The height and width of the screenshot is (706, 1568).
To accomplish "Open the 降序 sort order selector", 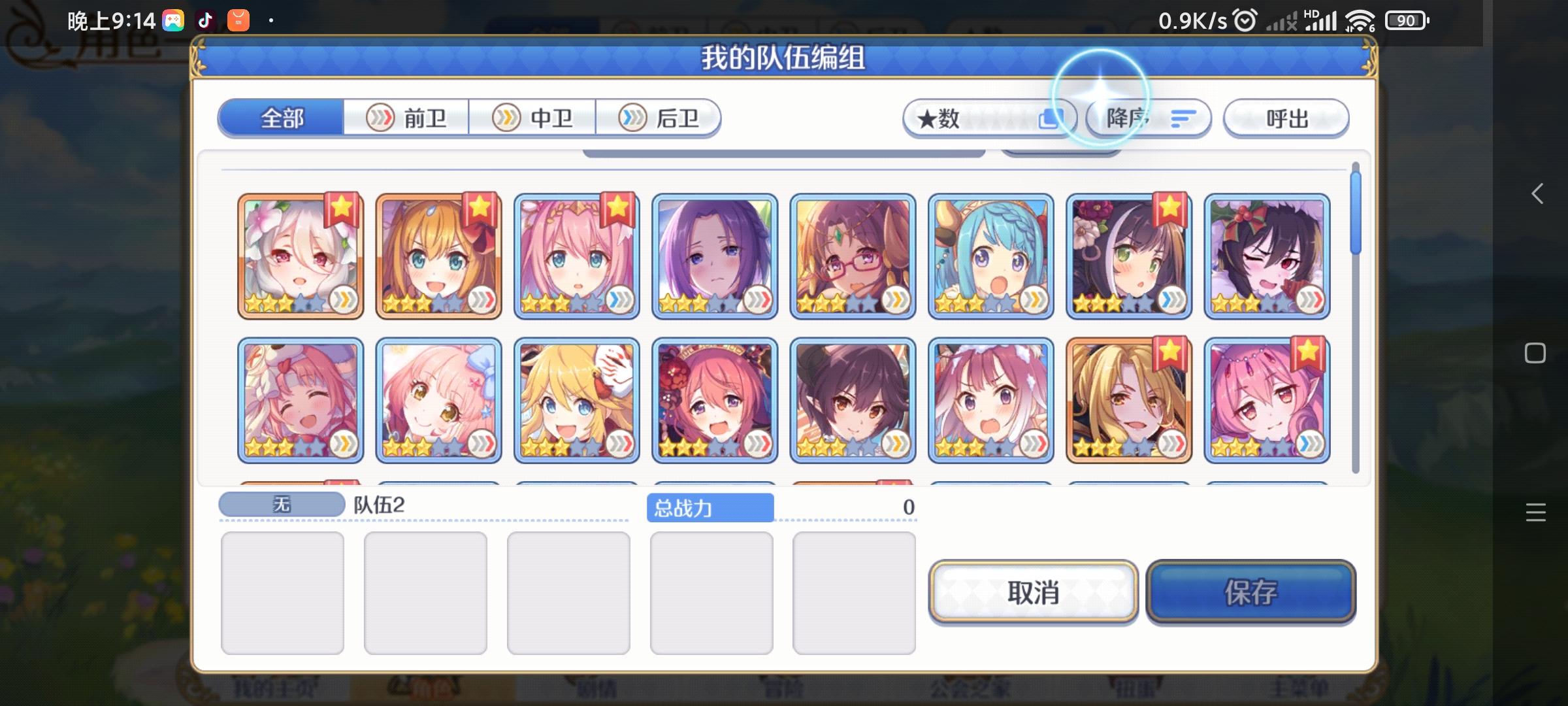I will click(x=1148, y=118).
